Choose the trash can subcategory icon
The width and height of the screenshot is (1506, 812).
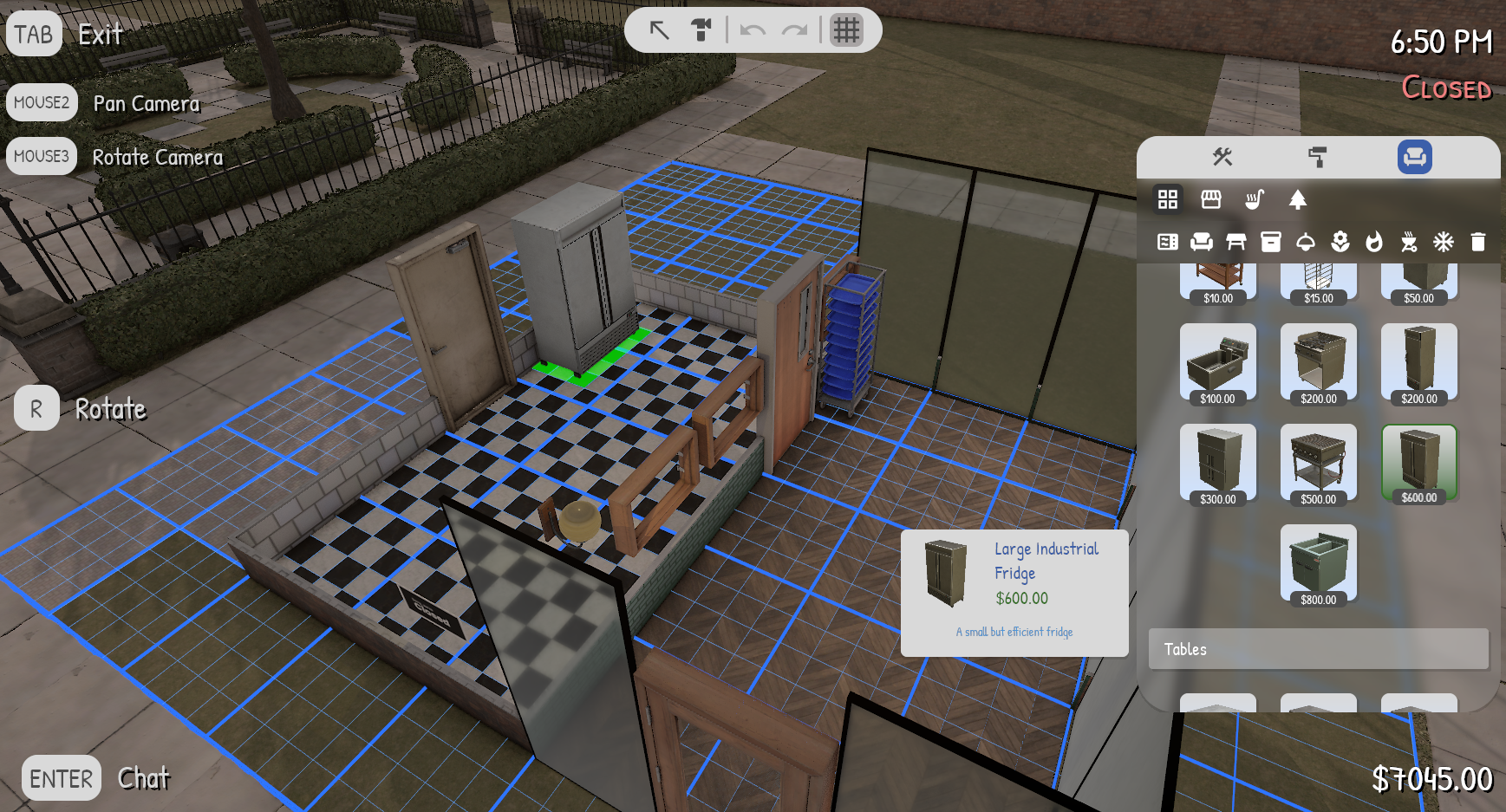[1478, 242]
